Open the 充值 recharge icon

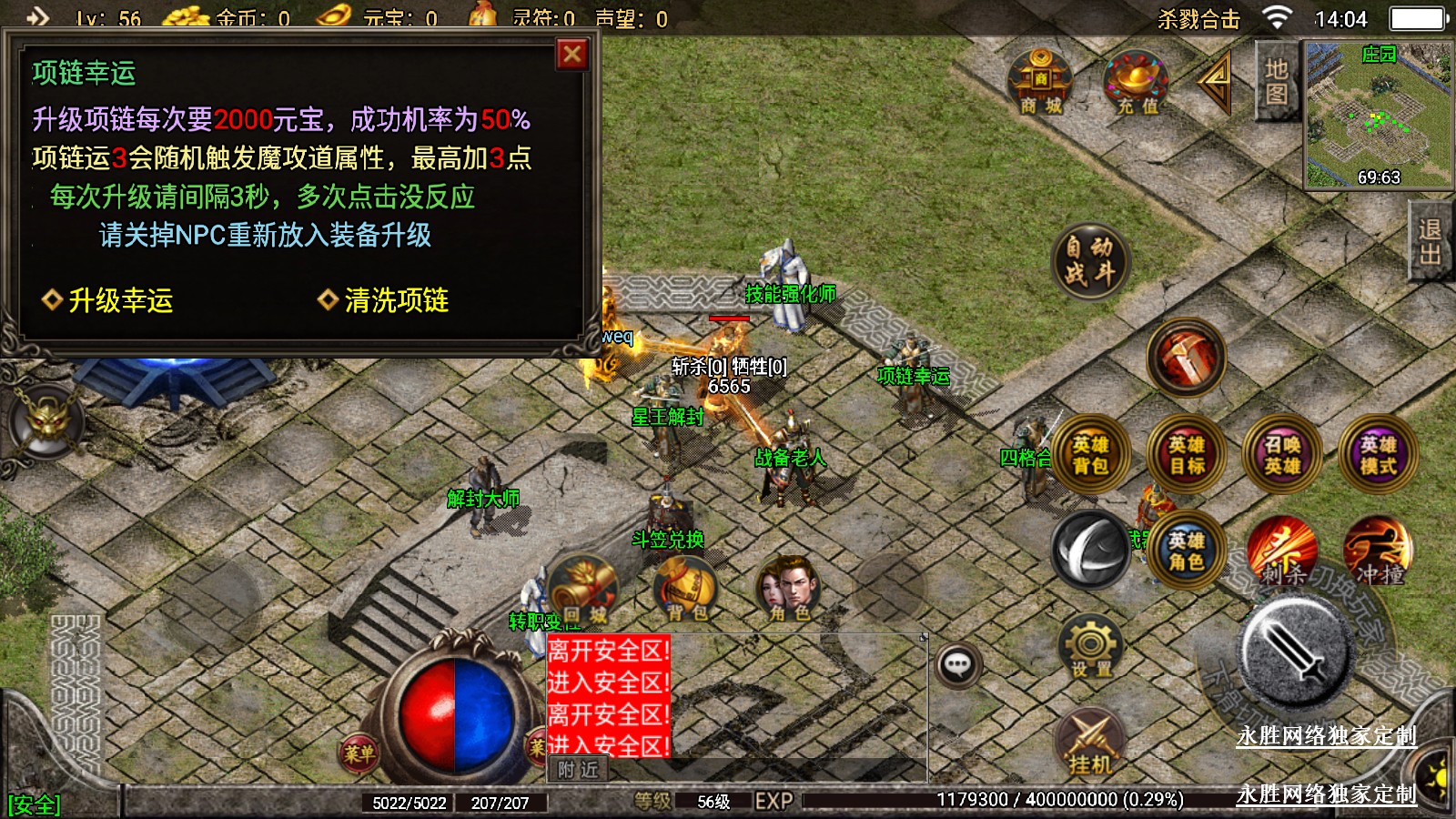pos(1137,83)
